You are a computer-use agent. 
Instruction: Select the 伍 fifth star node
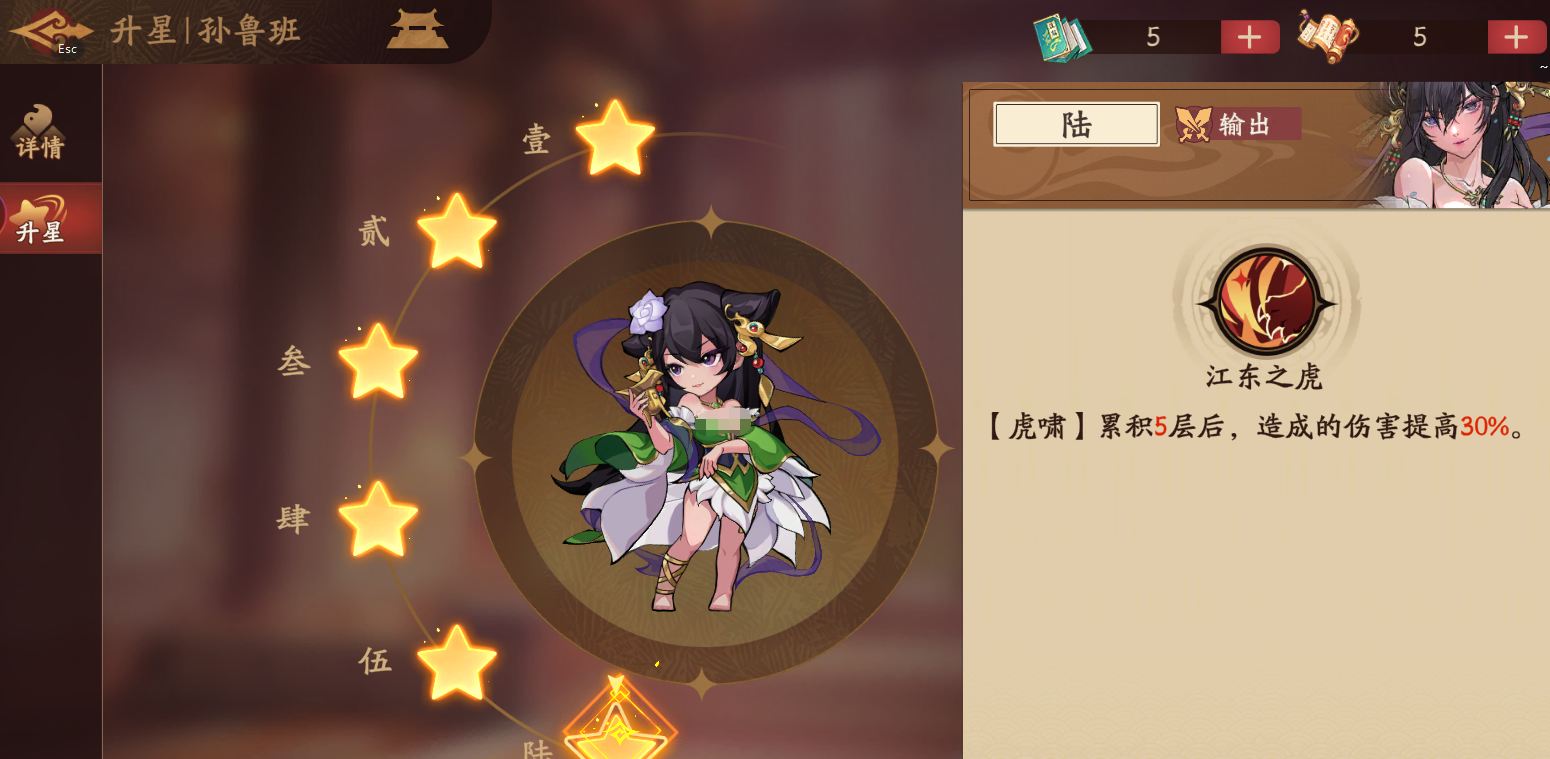coord(456,662)
